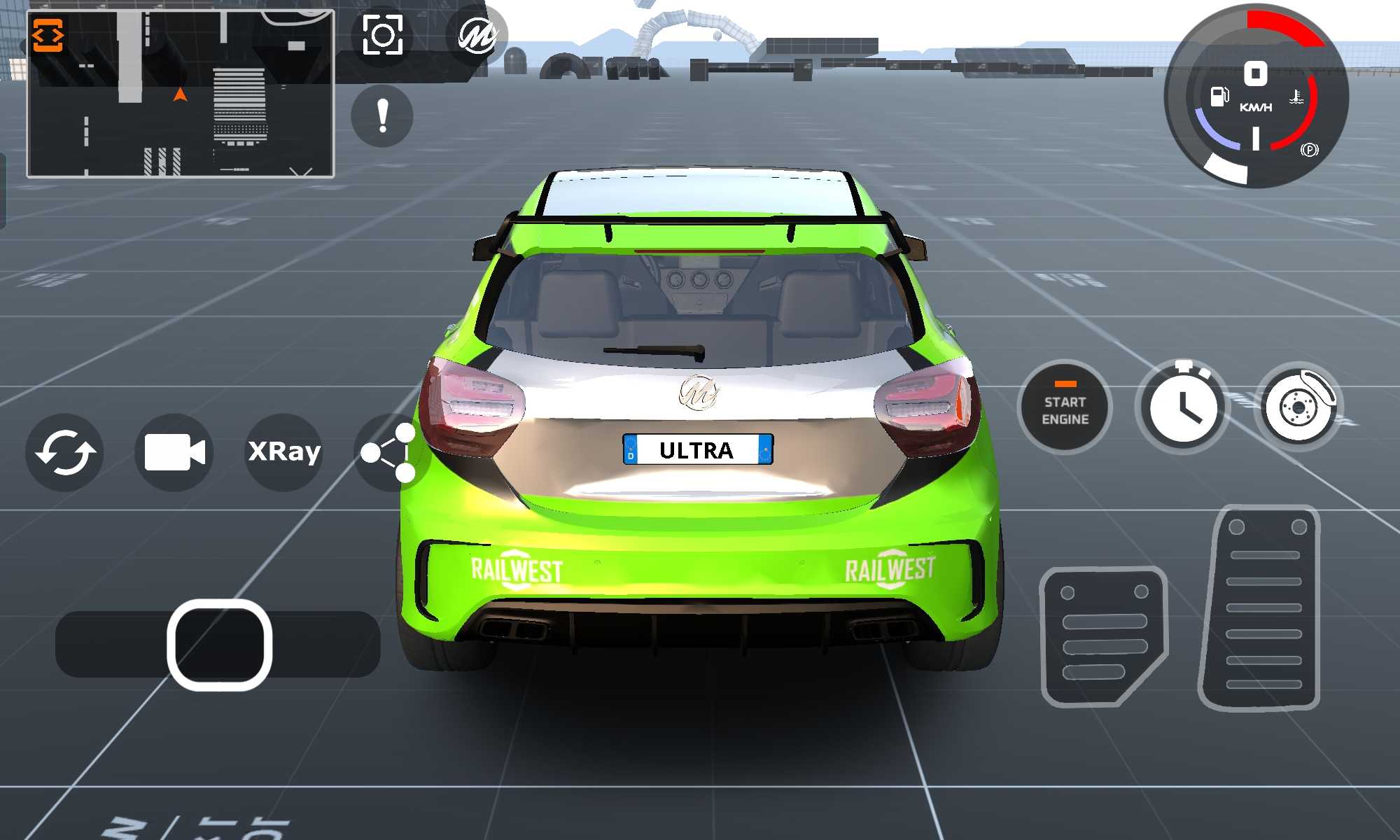Click the orange bracket icon on the minimap
The image size is (1400, 840).
48,36
